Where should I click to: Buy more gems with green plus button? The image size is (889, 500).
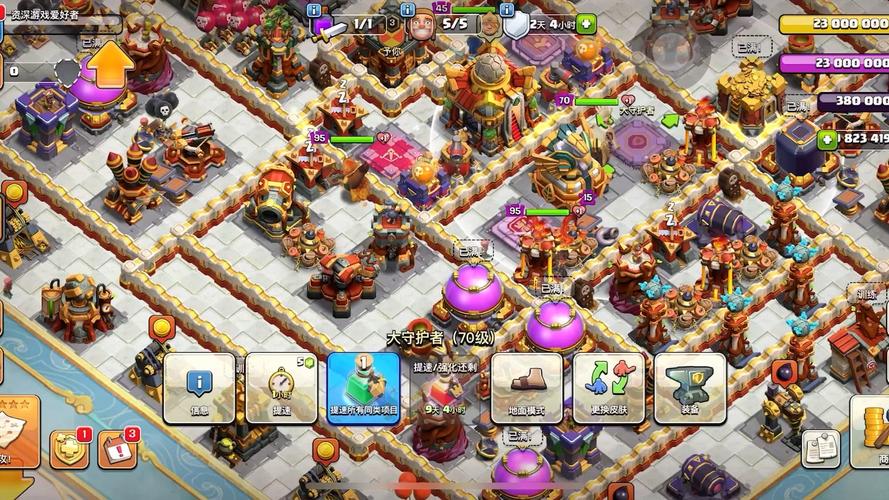click(x=828, y=139)
